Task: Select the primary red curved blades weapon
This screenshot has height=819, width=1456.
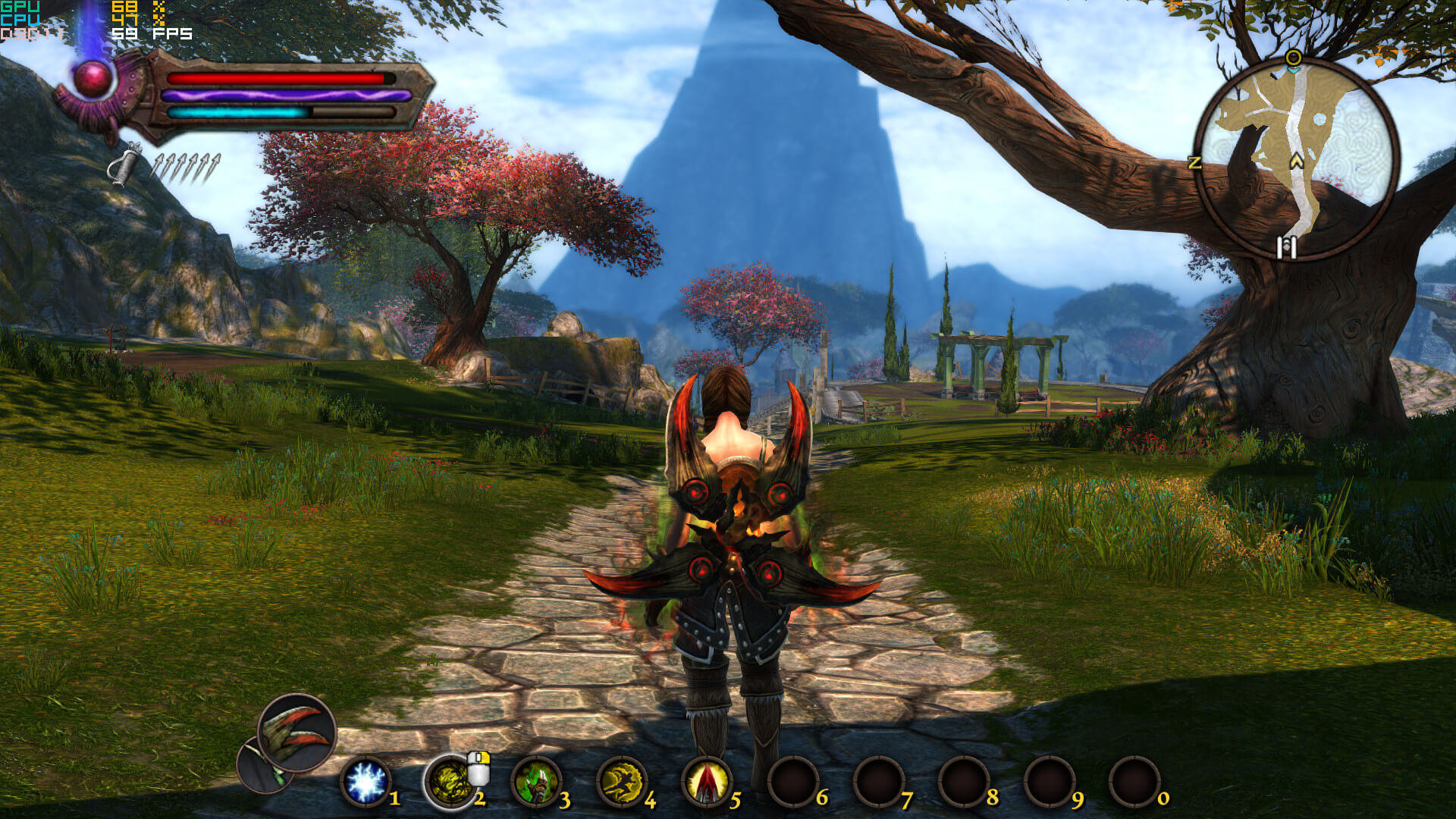Action: [297, 733]
